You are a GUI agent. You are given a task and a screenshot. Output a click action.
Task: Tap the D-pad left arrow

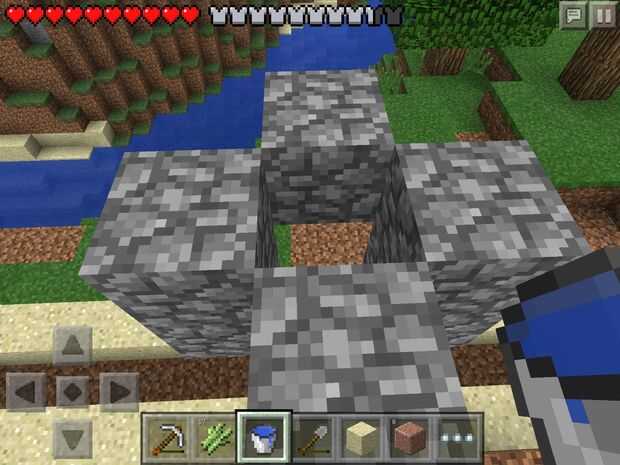(26, 392)
